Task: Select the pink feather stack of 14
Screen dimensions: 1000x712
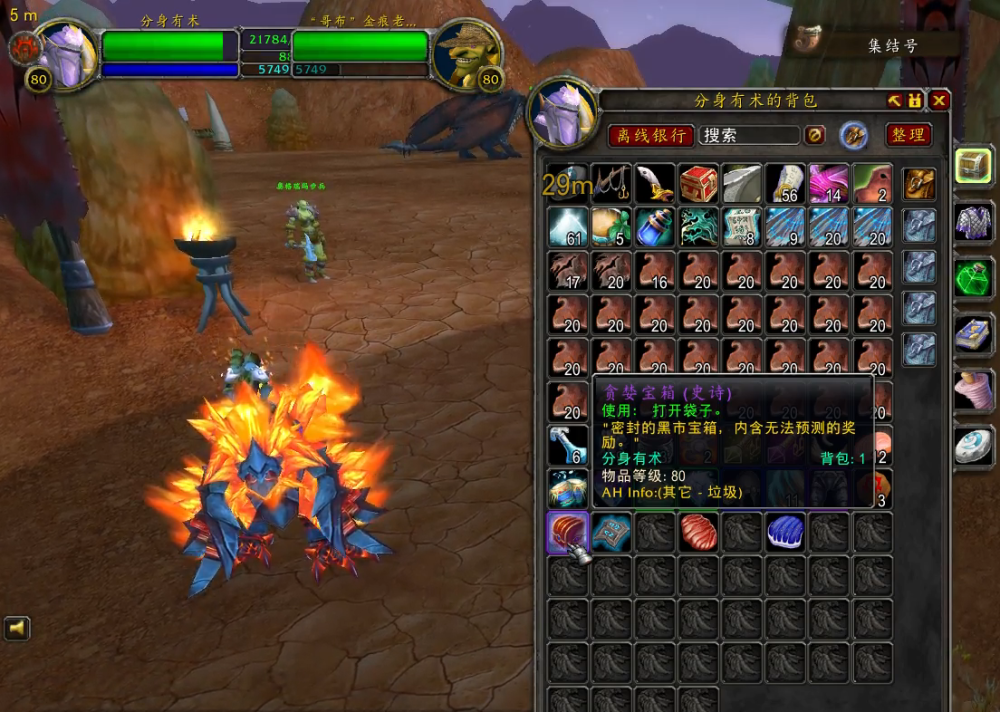Action: tap(829, 184)
